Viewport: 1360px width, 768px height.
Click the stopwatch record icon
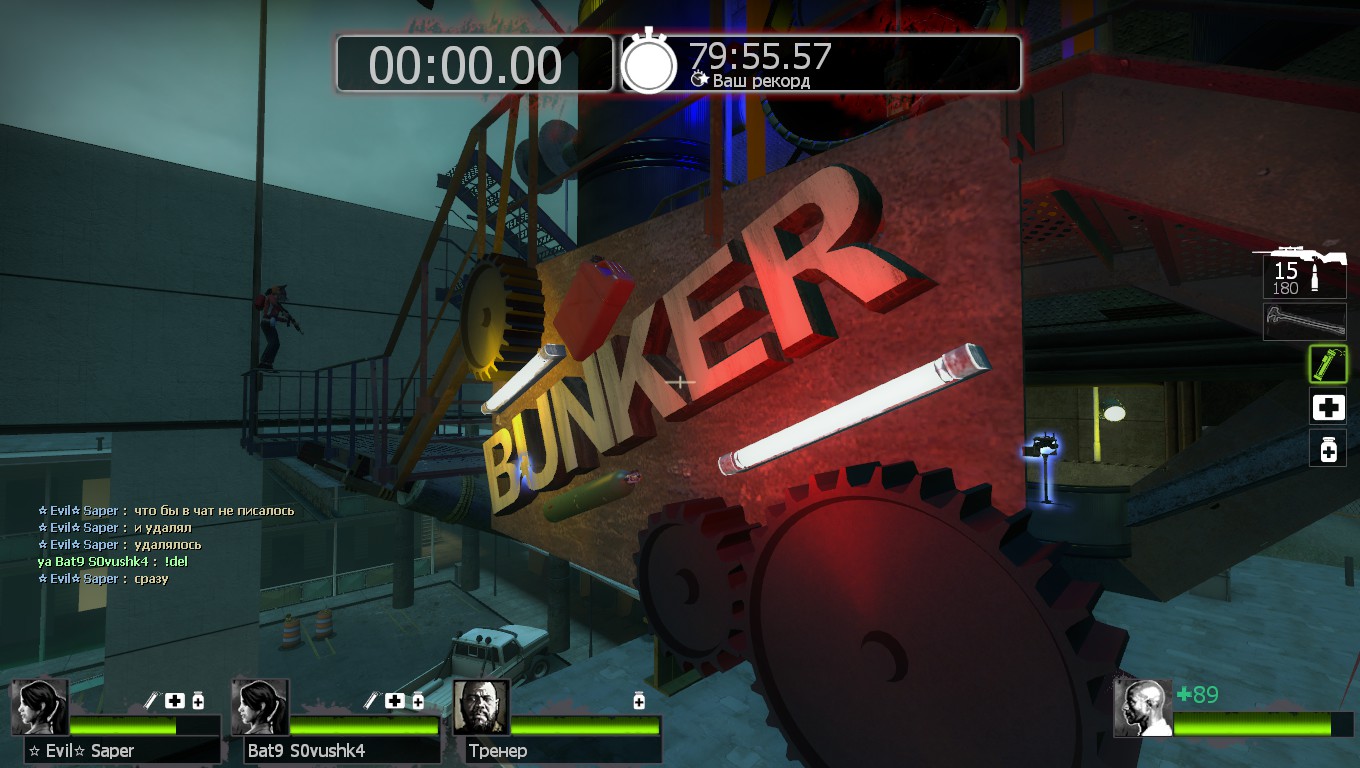point(650,64)
